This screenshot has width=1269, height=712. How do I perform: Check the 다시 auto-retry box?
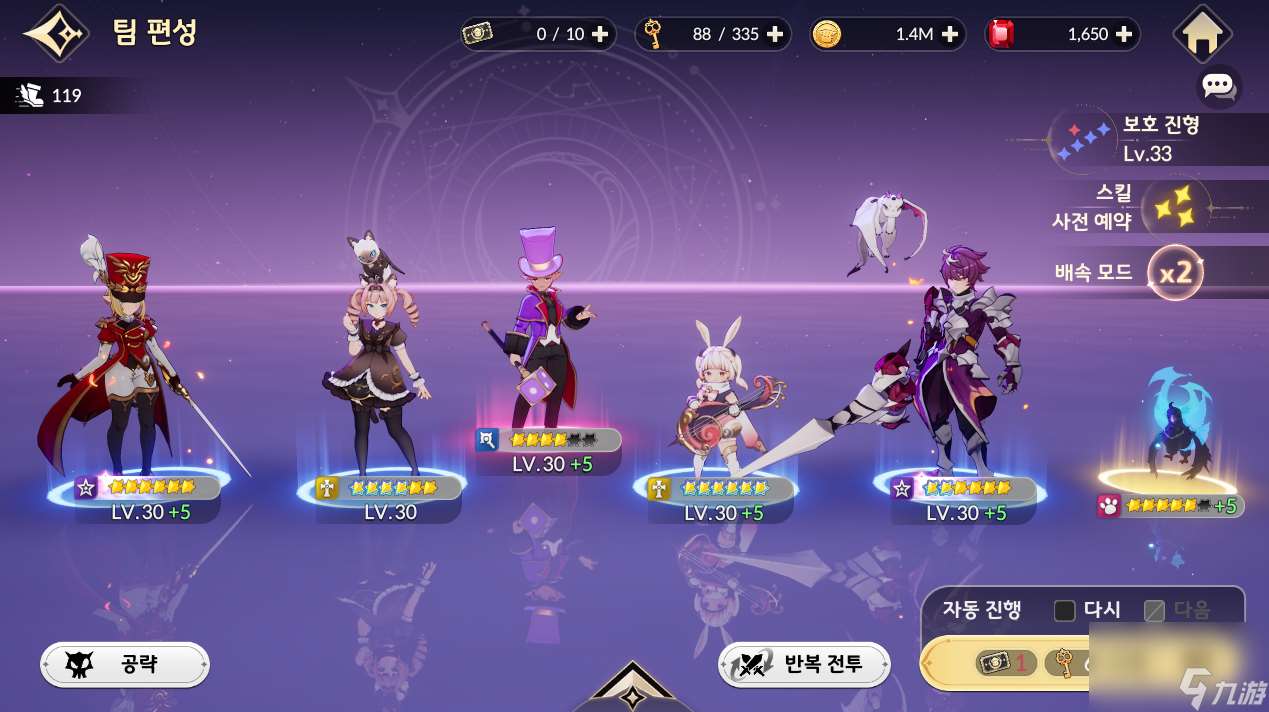(1065, 610)
